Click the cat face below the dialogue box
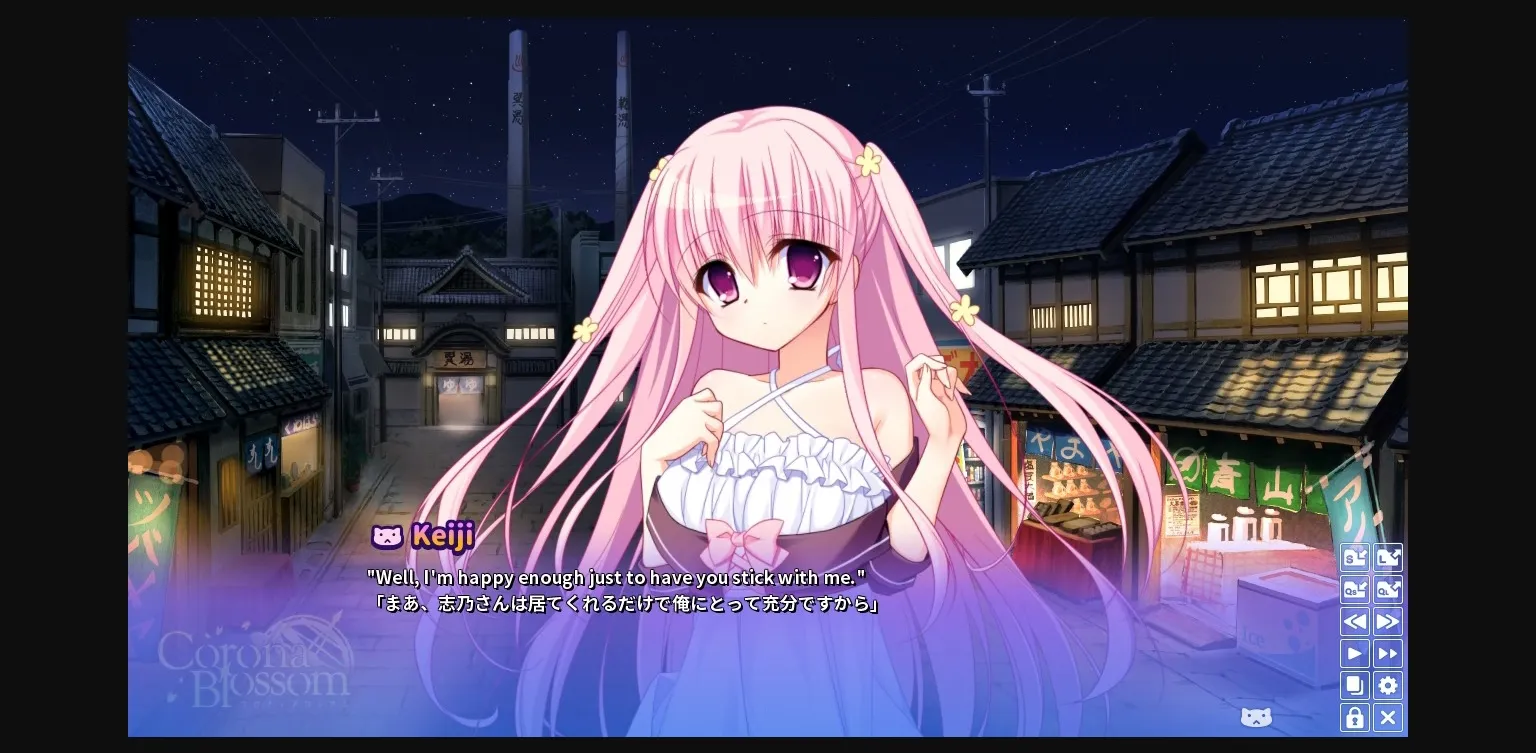Viewport: 1536px width, 753px height. pyautogui.click(x=1256, y=717)
